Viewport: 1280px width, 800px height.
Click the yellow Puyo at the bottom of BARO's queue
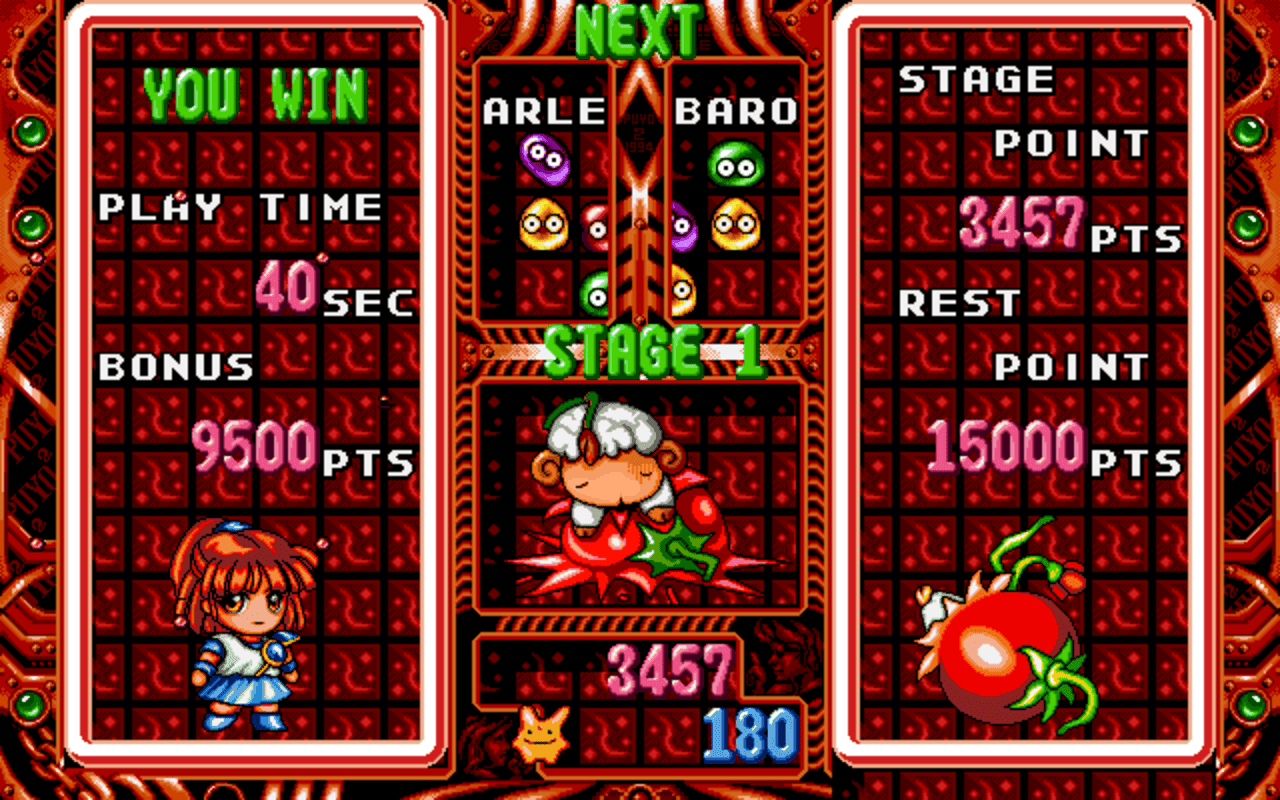pos(684,290)
